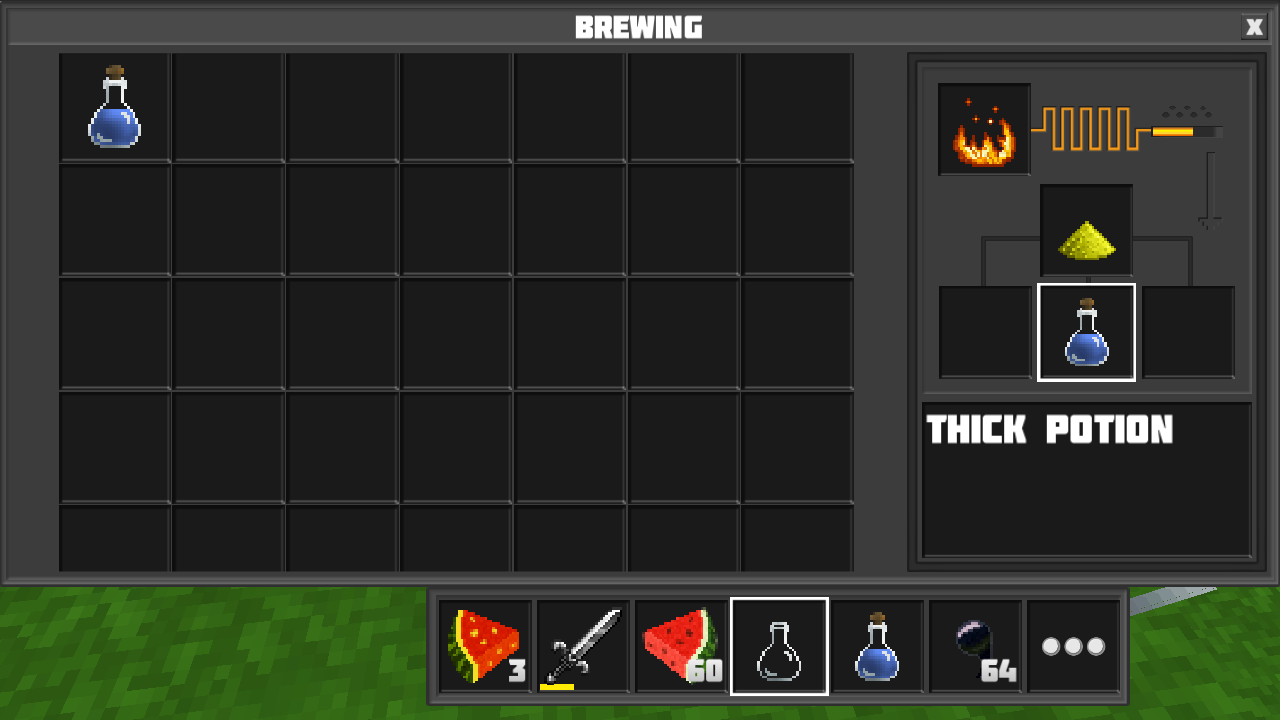Image resolution: width=1280 pixels, height=720 pixels.
Task: Grab the melon stack of 60
Action: (679, 645)
